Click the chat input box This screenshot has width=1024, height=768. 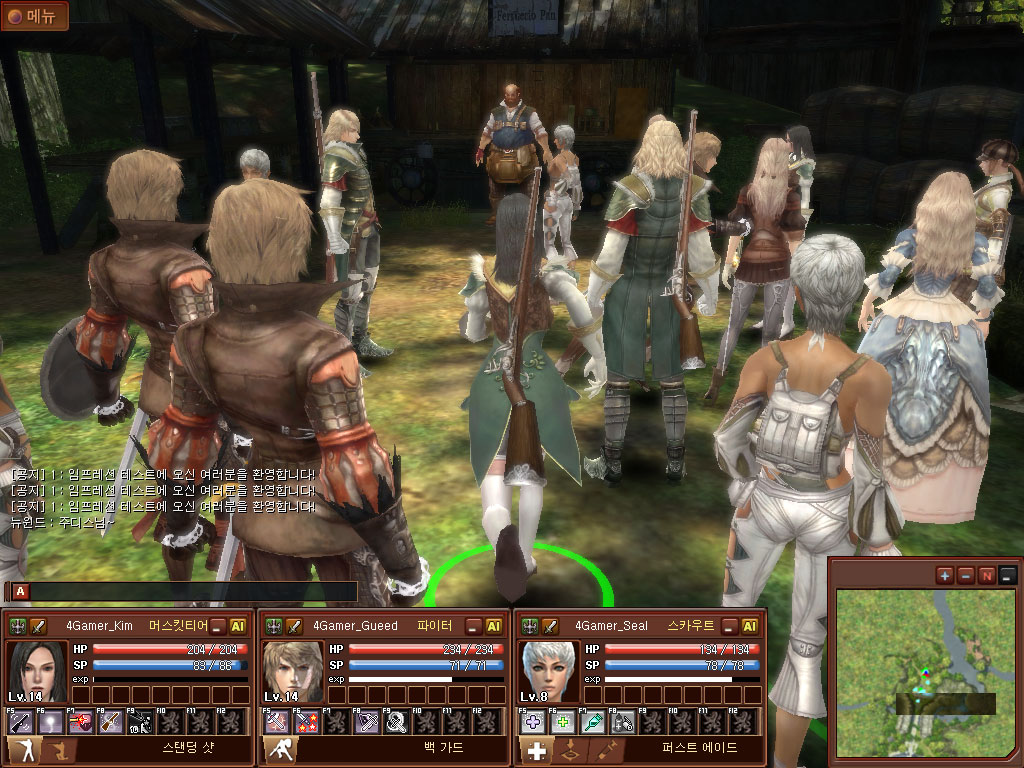190,591
